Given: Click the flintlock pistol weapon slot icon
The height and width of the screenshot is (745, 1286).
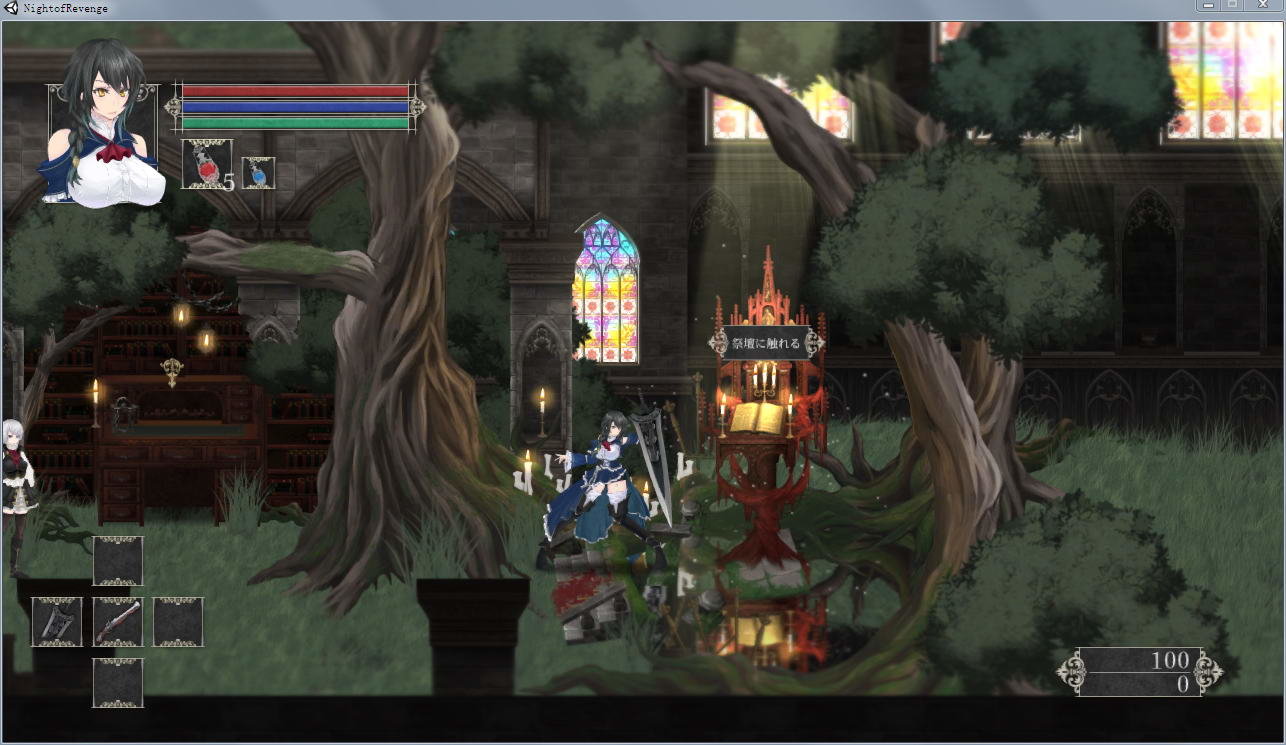Looking at the screenshot, I should point(117,621).
